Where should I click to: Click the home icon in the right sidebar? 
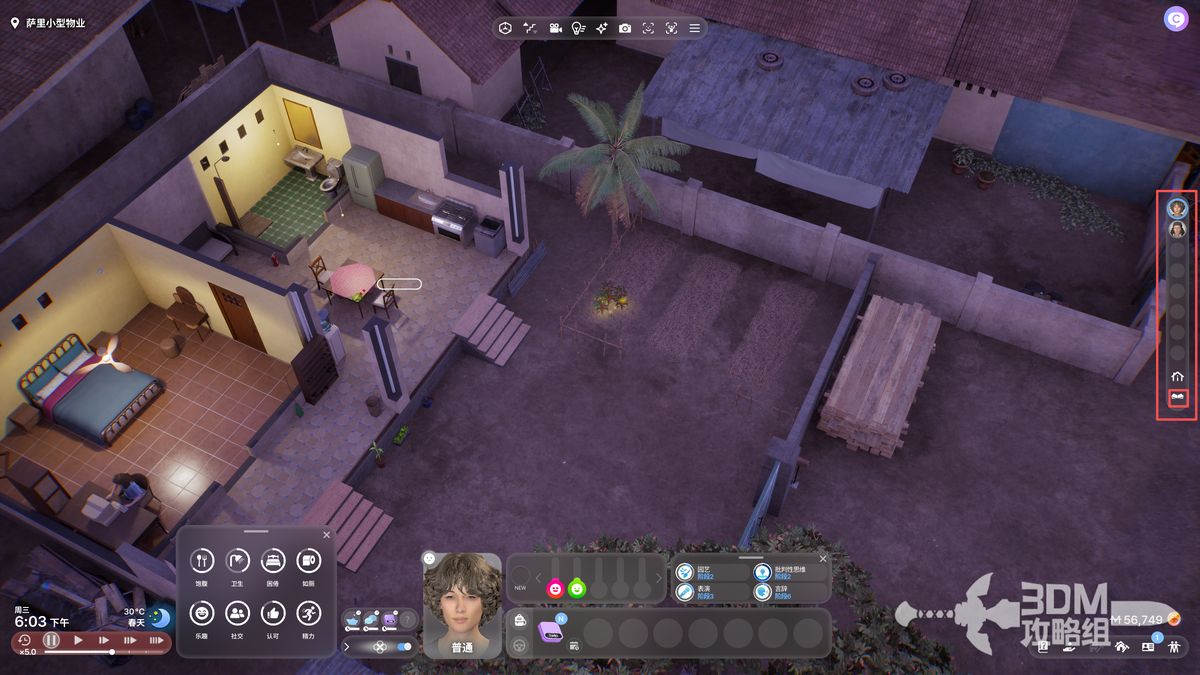(1178, 377)
